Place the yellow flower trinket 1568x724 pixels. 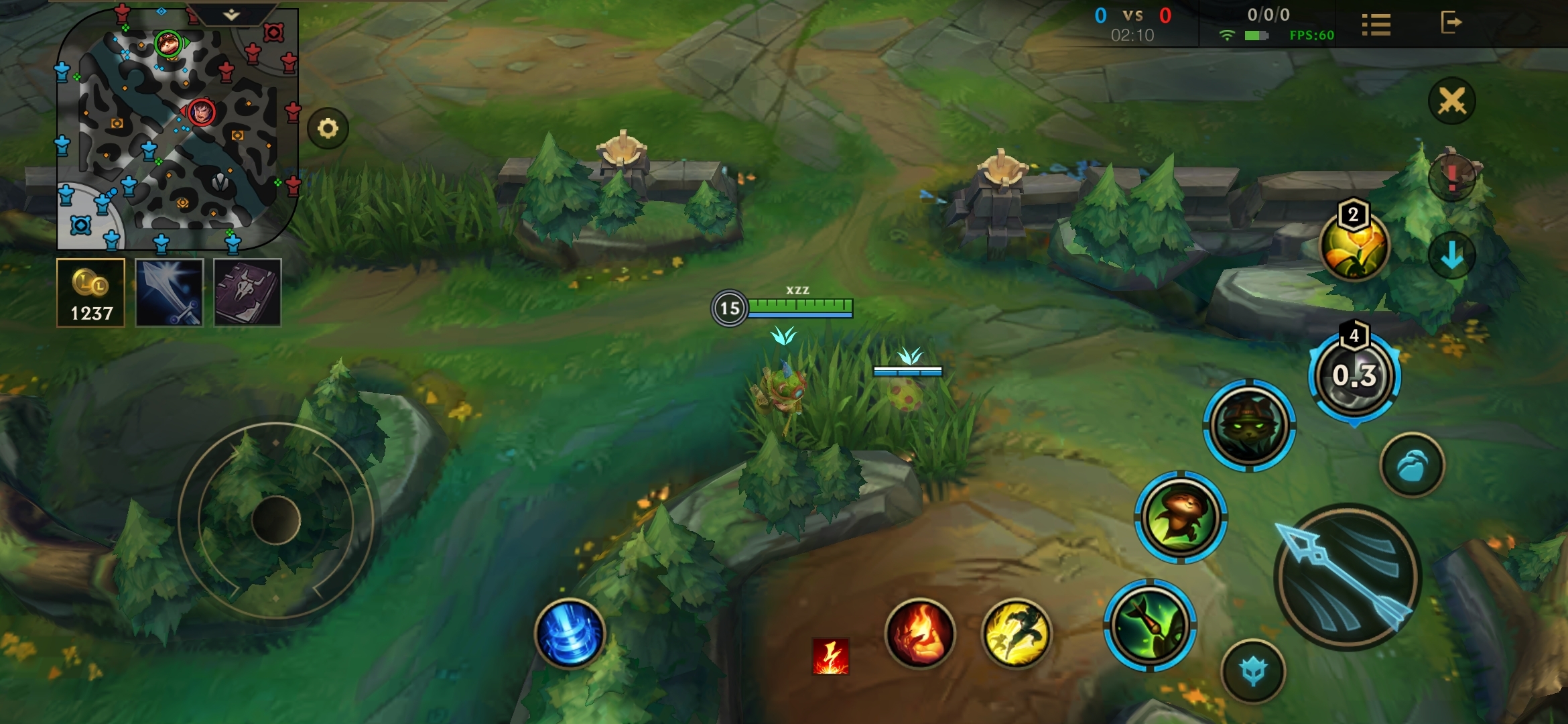click(x=1354, y=246)
